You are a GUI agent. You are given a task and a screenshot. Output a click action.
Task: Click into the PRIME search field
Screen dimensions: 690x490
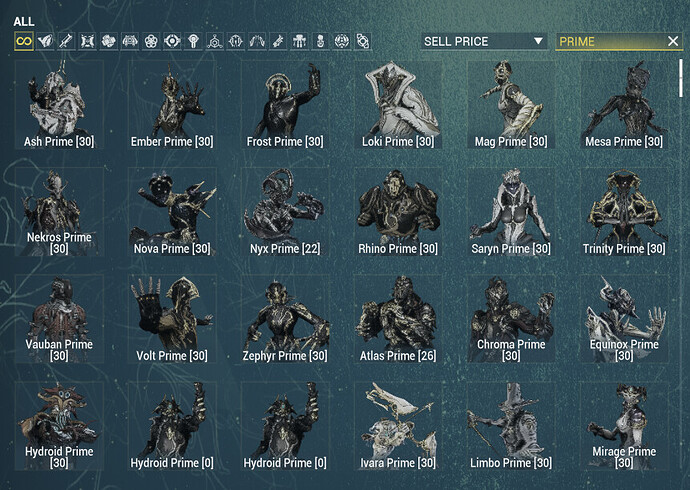click(608, 41)
